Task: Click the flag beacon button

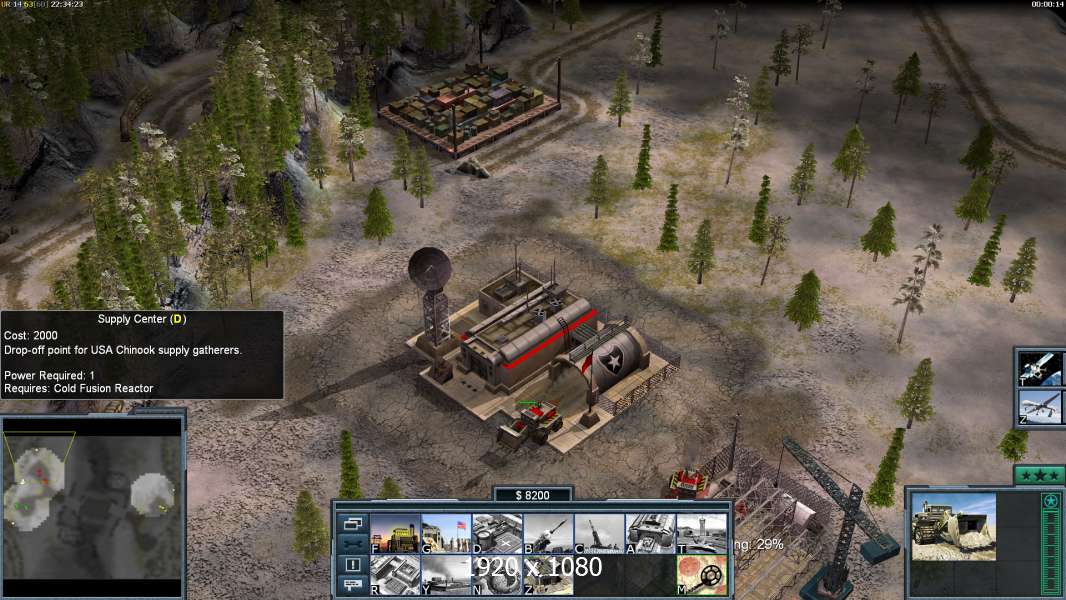Action: 353,586
